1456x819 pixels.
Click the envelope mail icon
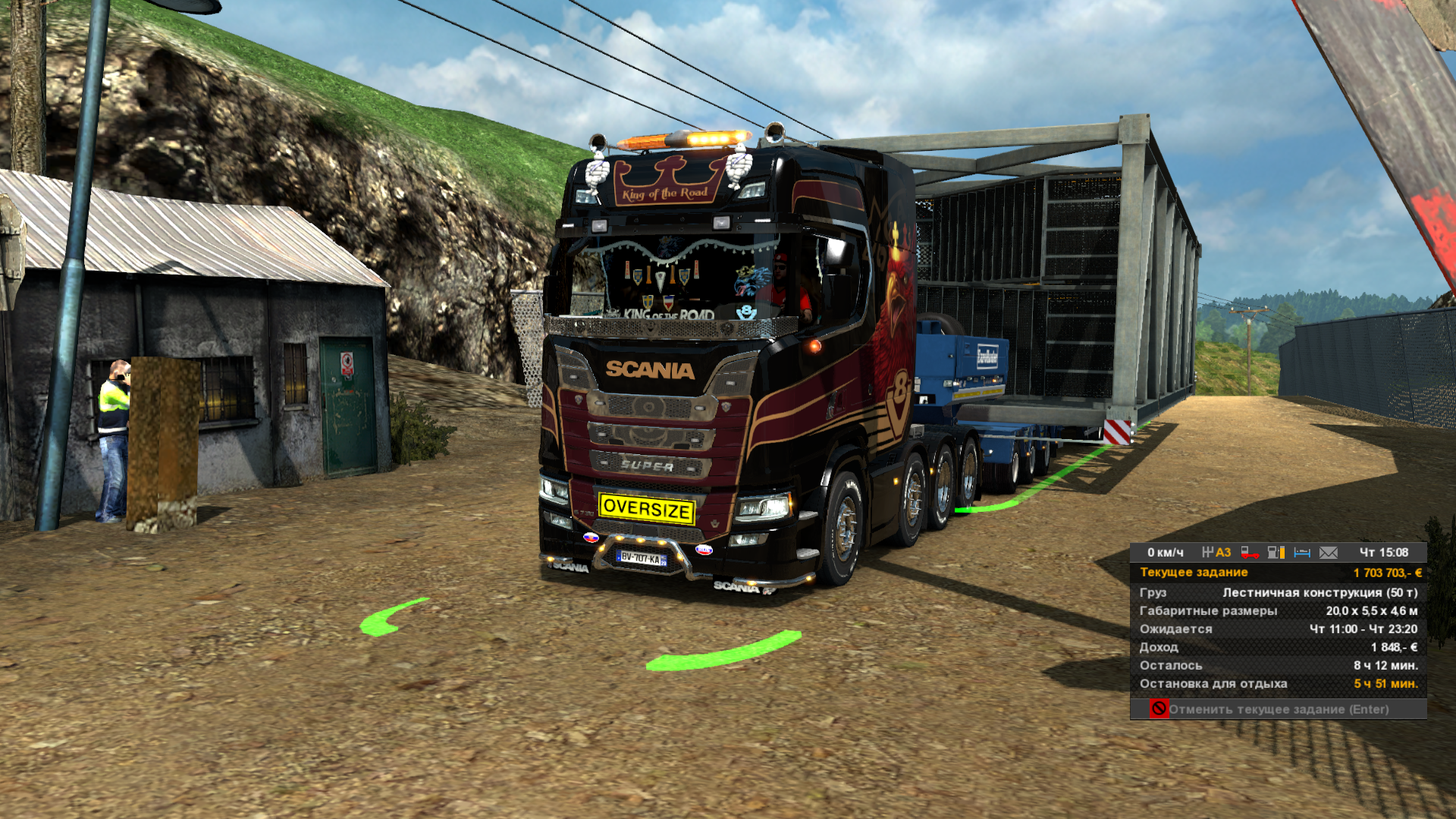point(1329,553)
